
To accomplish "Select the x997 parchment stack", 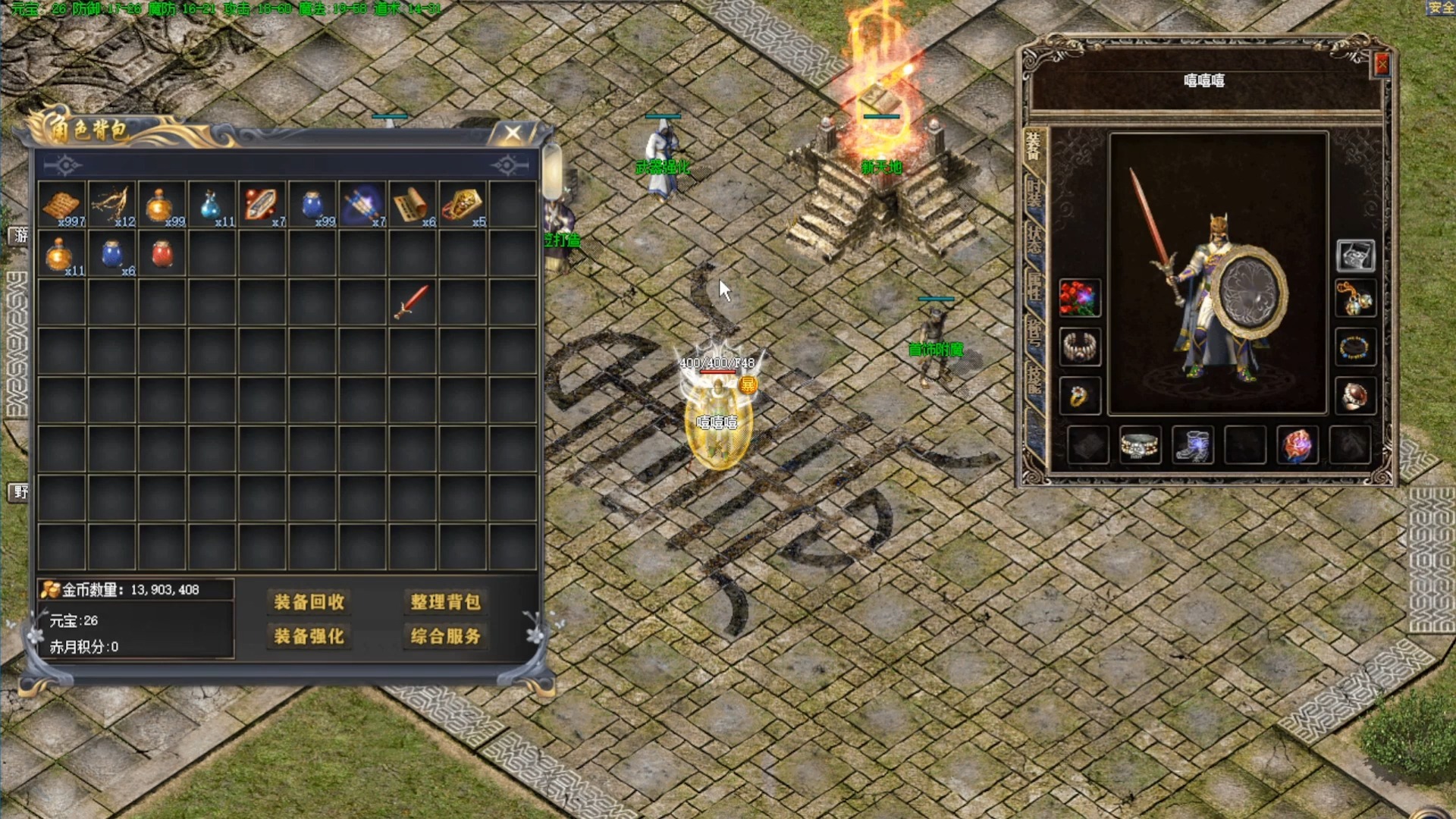I will [62, 204].
